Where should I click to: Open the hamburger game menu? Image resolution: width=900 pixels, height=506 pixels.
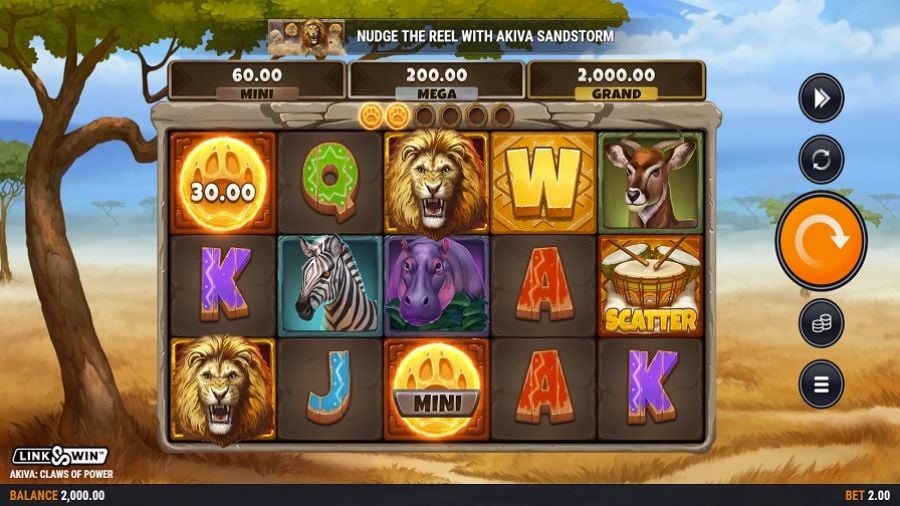(821, 384)
